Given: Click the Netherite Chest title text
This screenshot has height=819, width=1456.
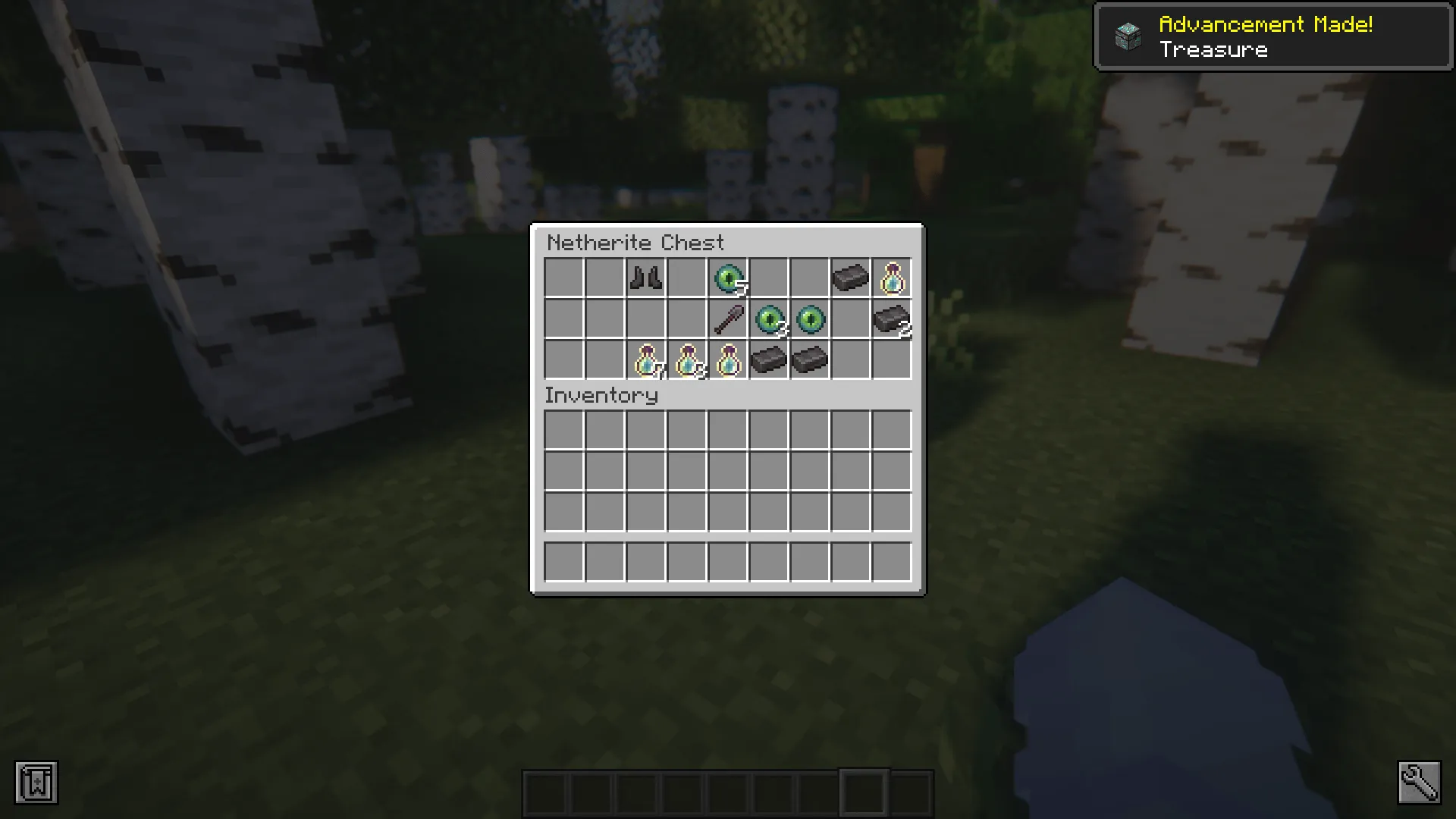Looking at the screenshot, I should (x=635, y=243).
